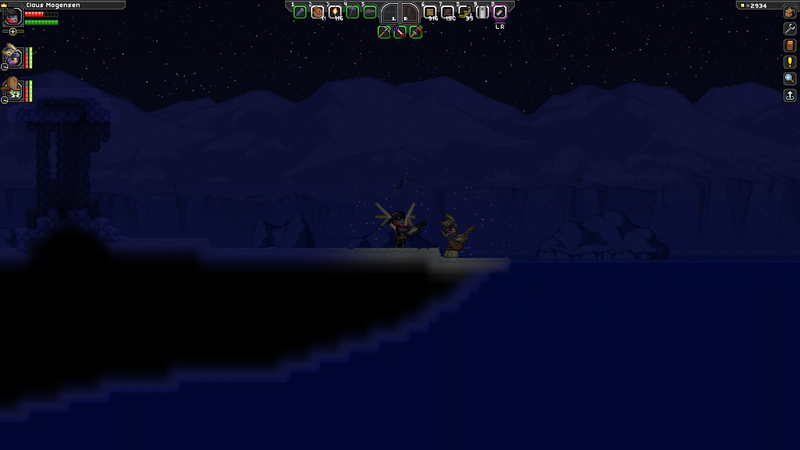Open the inventory backpack
The width and height of the screenshot is (800, 450).
pos(789,12)
